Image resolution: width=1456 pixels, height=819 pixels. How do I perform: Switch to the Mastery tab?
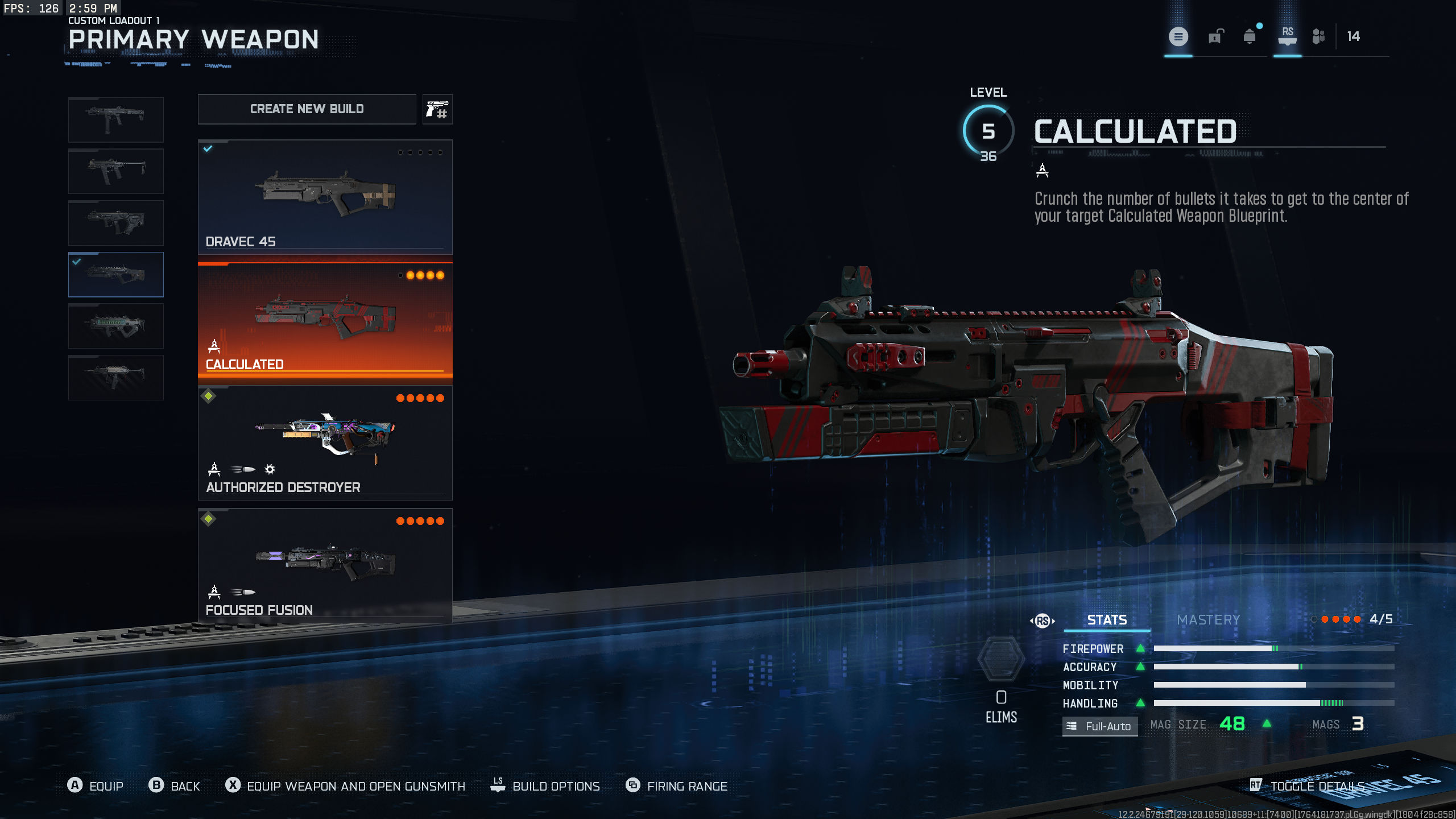tap(1207, 620)
